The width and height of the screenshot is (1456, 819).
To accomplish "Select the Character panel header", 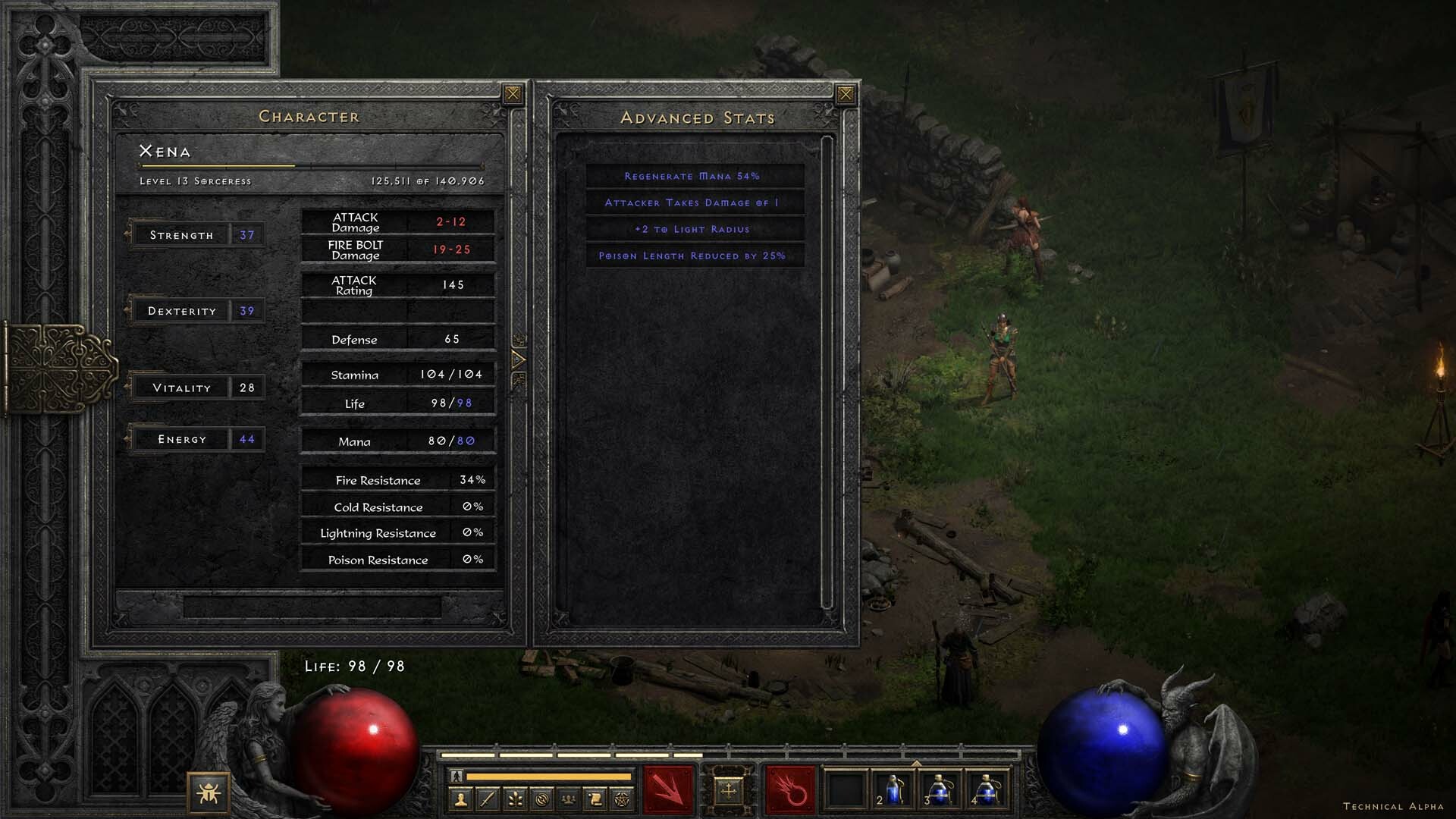I will [309, 116].
